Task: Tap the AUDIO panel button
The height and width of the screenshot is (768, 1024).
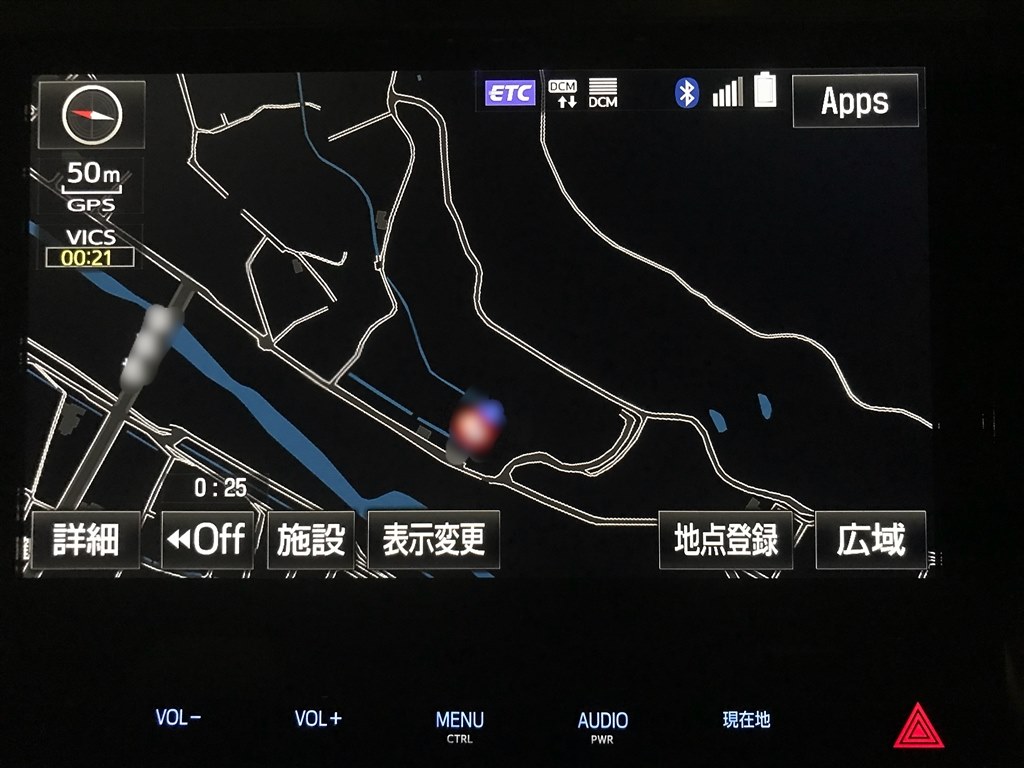Action: click(x=603, y=724)
